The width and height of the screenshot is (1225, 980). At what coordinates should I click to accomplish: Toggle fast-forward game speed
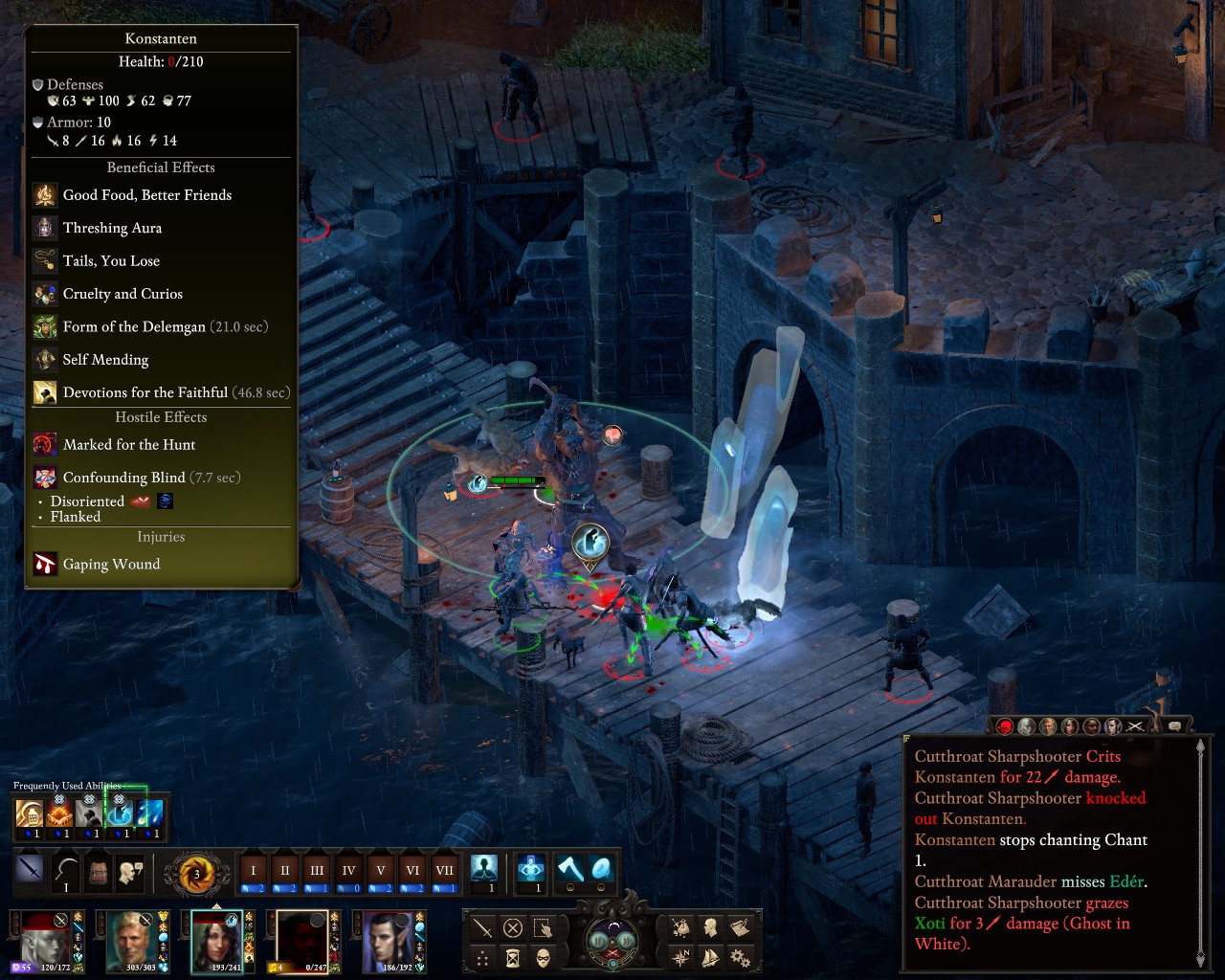click(x=627, y=941)
